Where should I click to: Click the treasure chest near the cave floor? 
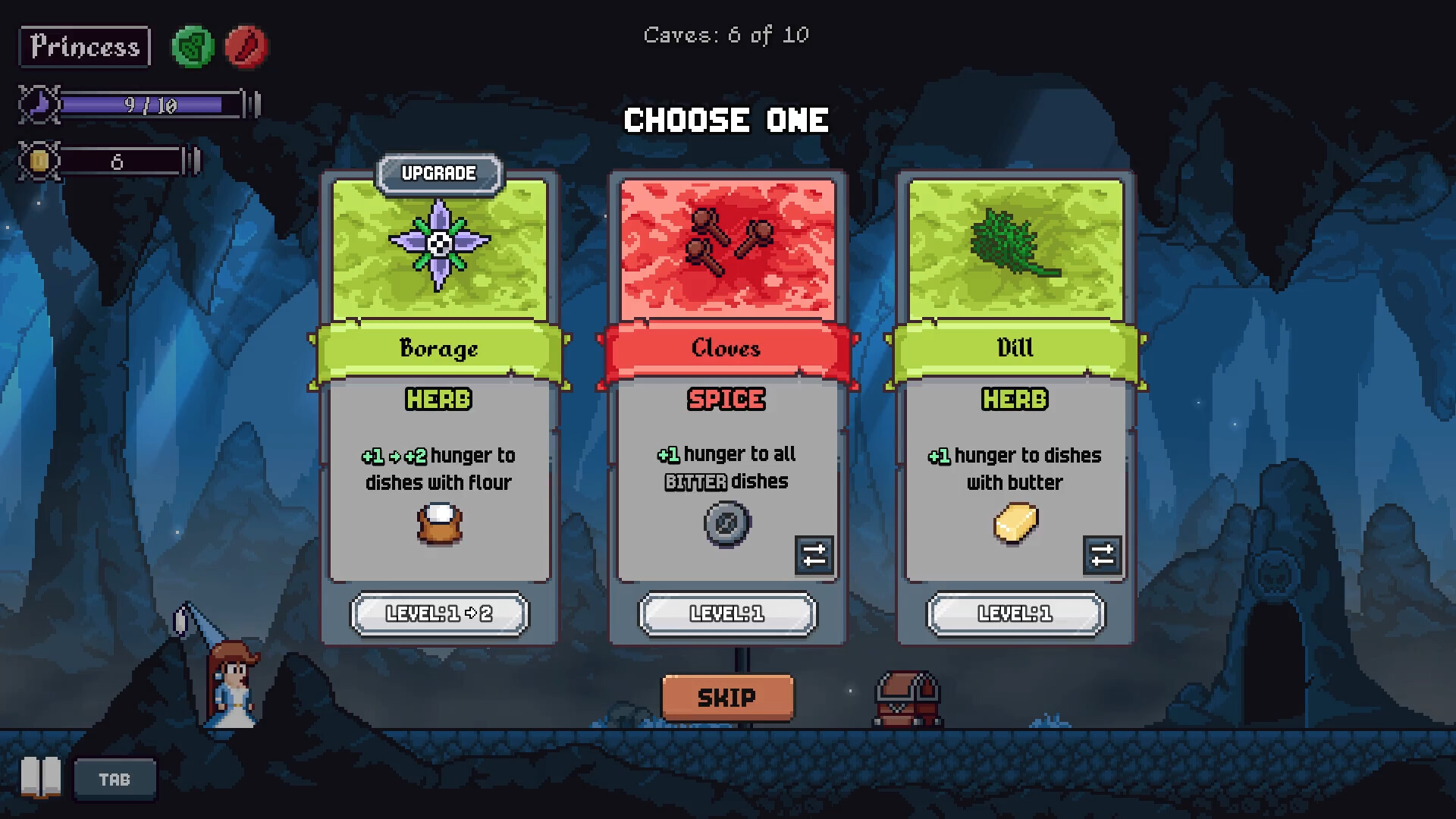click(x=908, y=699)
